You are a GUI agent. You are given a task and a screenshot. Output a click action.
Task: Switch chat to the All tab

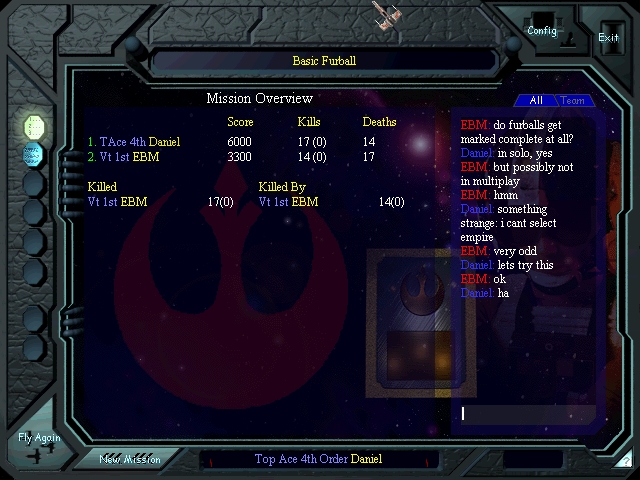[536, 100]
